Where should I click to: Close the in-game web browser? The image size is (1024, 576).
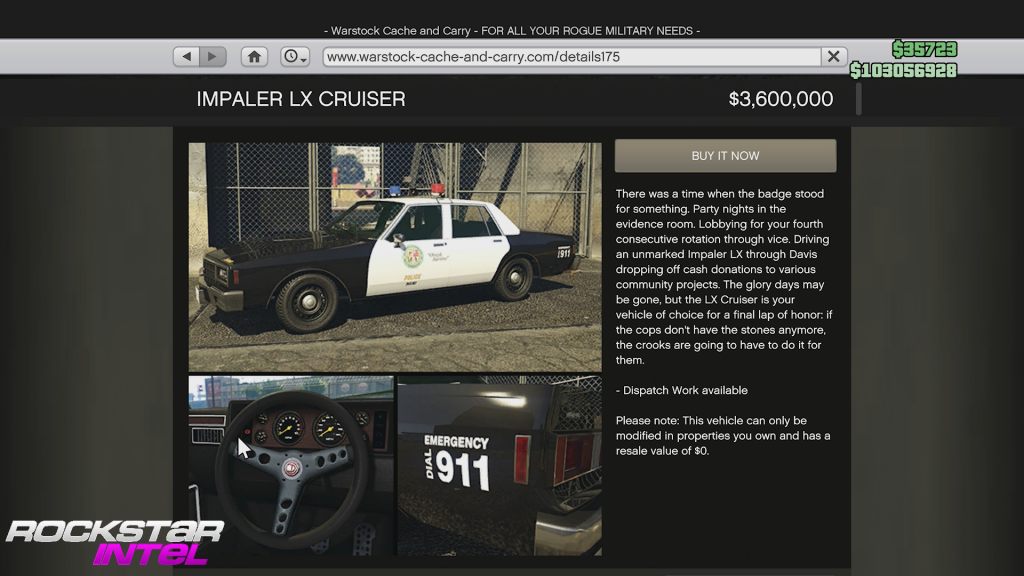point(833,57)
